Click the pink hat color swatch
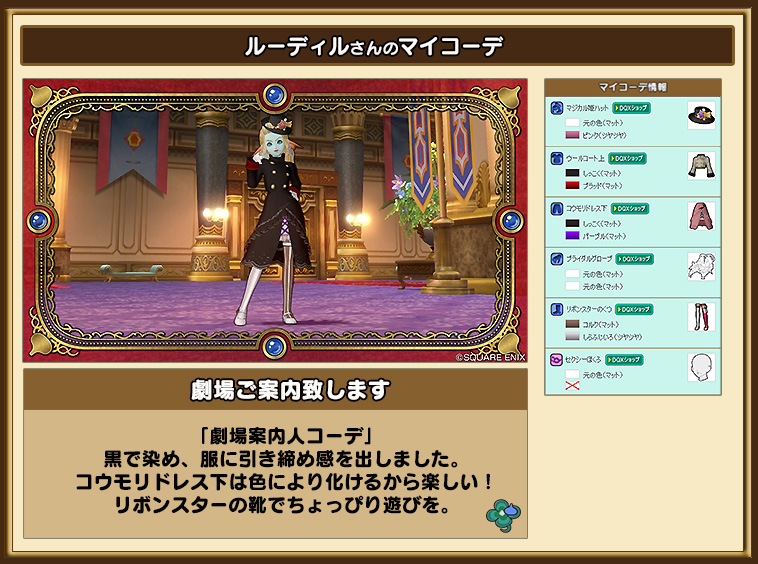The image size is (758, 564). (572, 135)
